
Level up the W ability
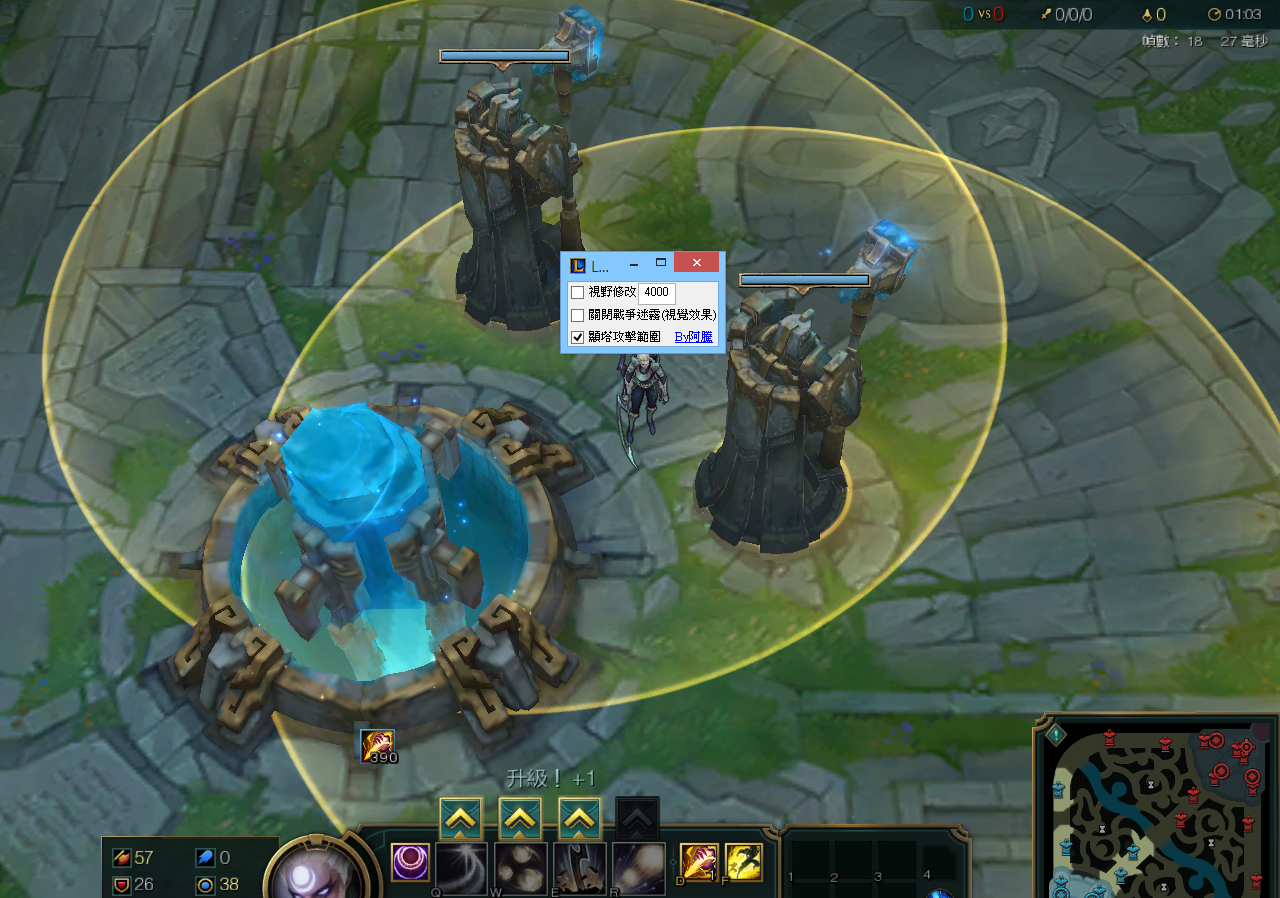(x=520, y=819)
